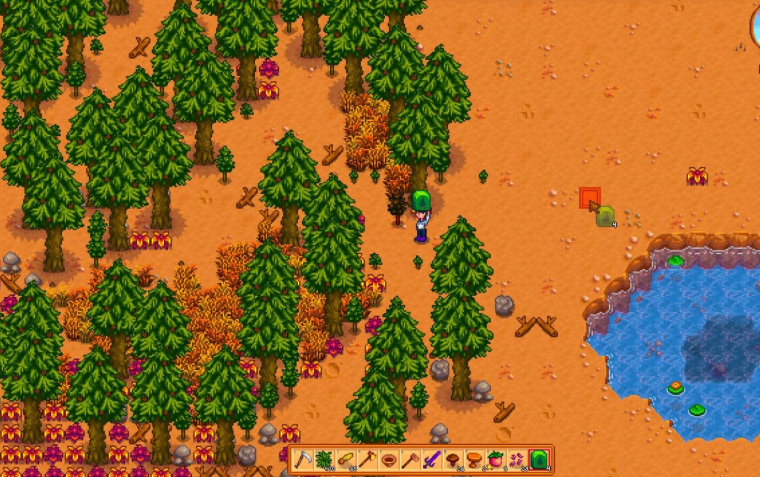Select the copper pan slot
The height and width of the screenshot is (477, 760).
389,460
